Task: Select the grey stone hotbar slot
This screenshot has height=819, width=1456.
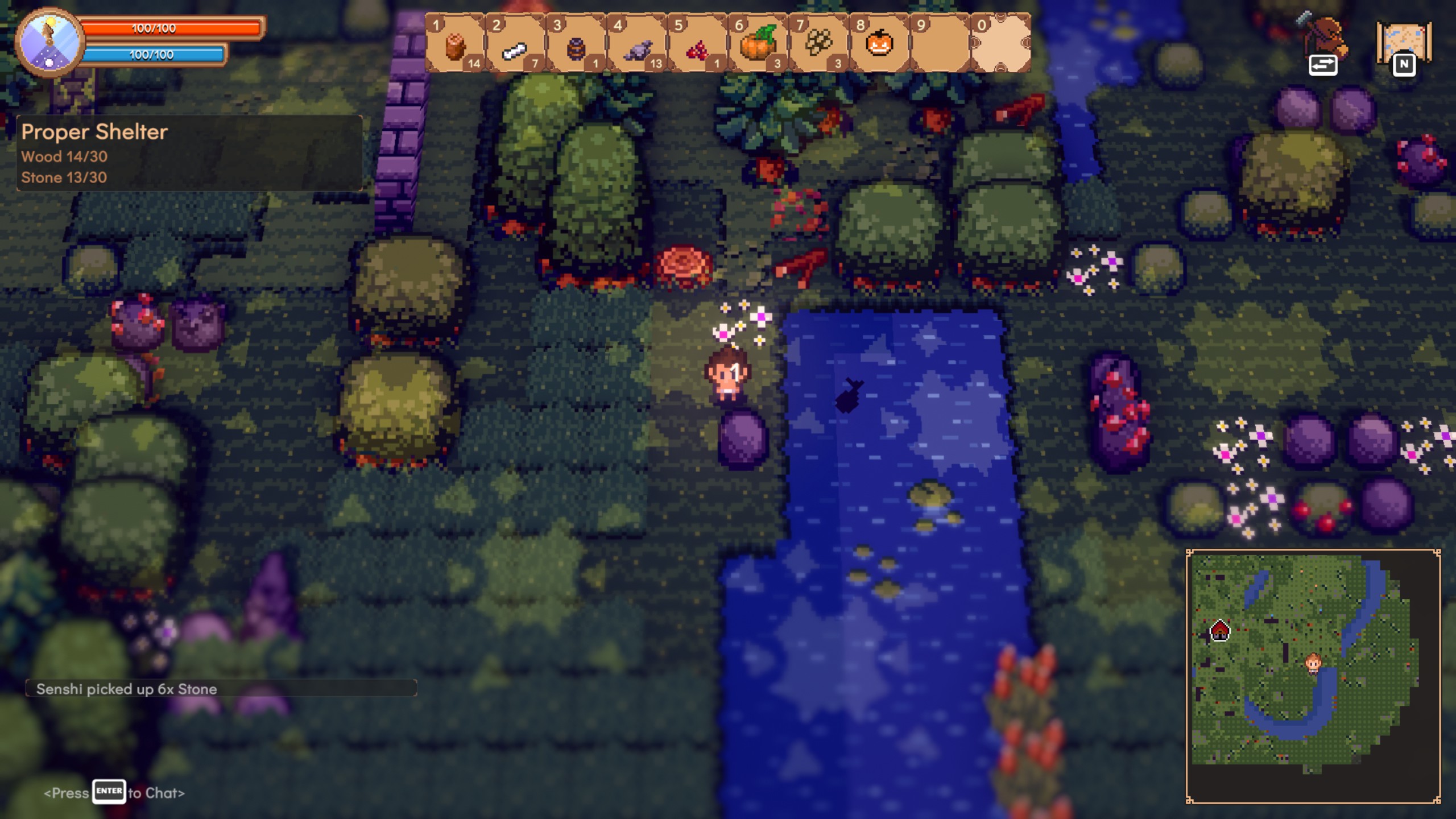Action: point(637,43)
